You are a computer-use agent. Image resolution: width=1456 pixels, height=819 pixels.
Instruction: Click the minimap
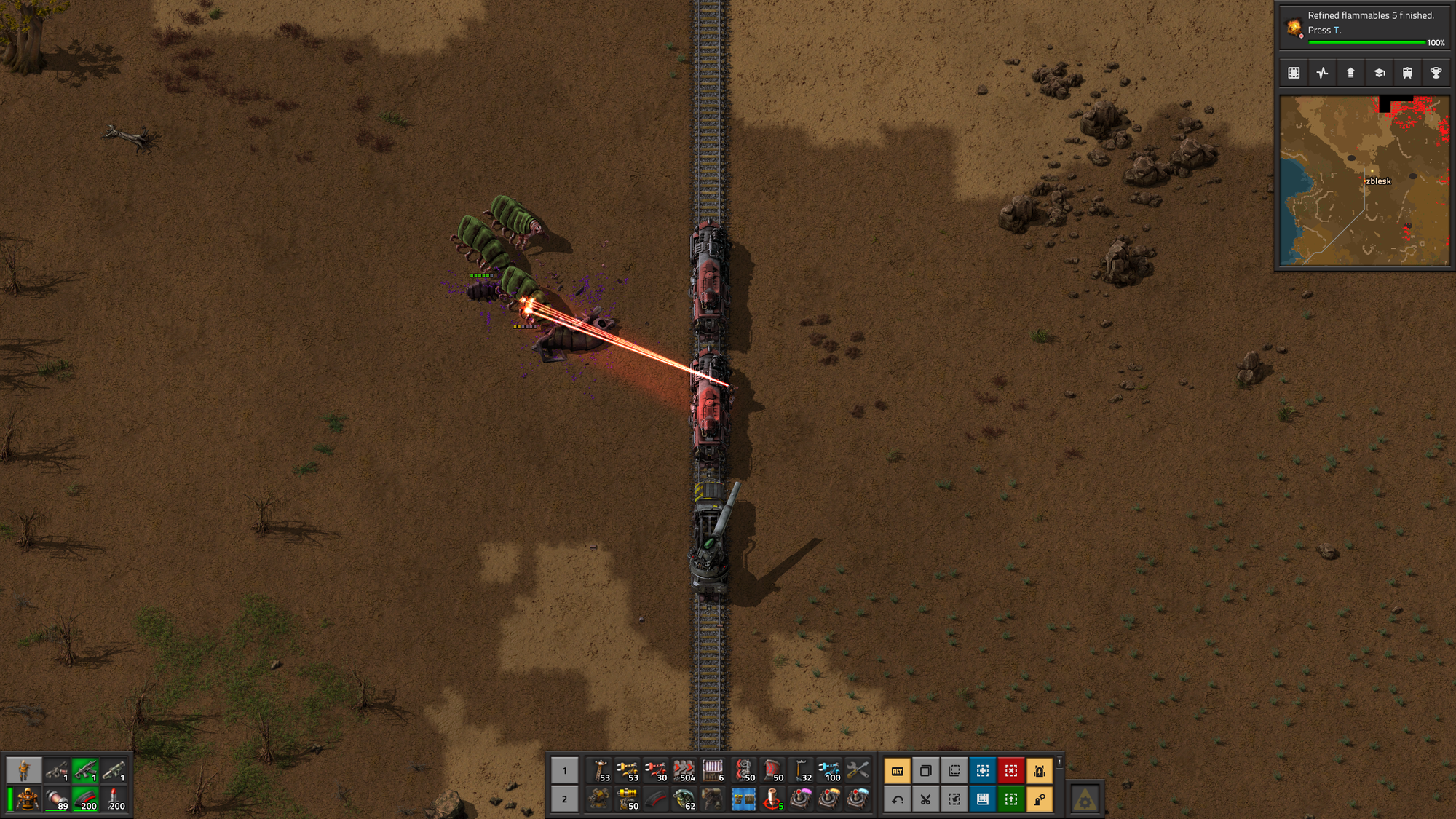pos(1364,181)
